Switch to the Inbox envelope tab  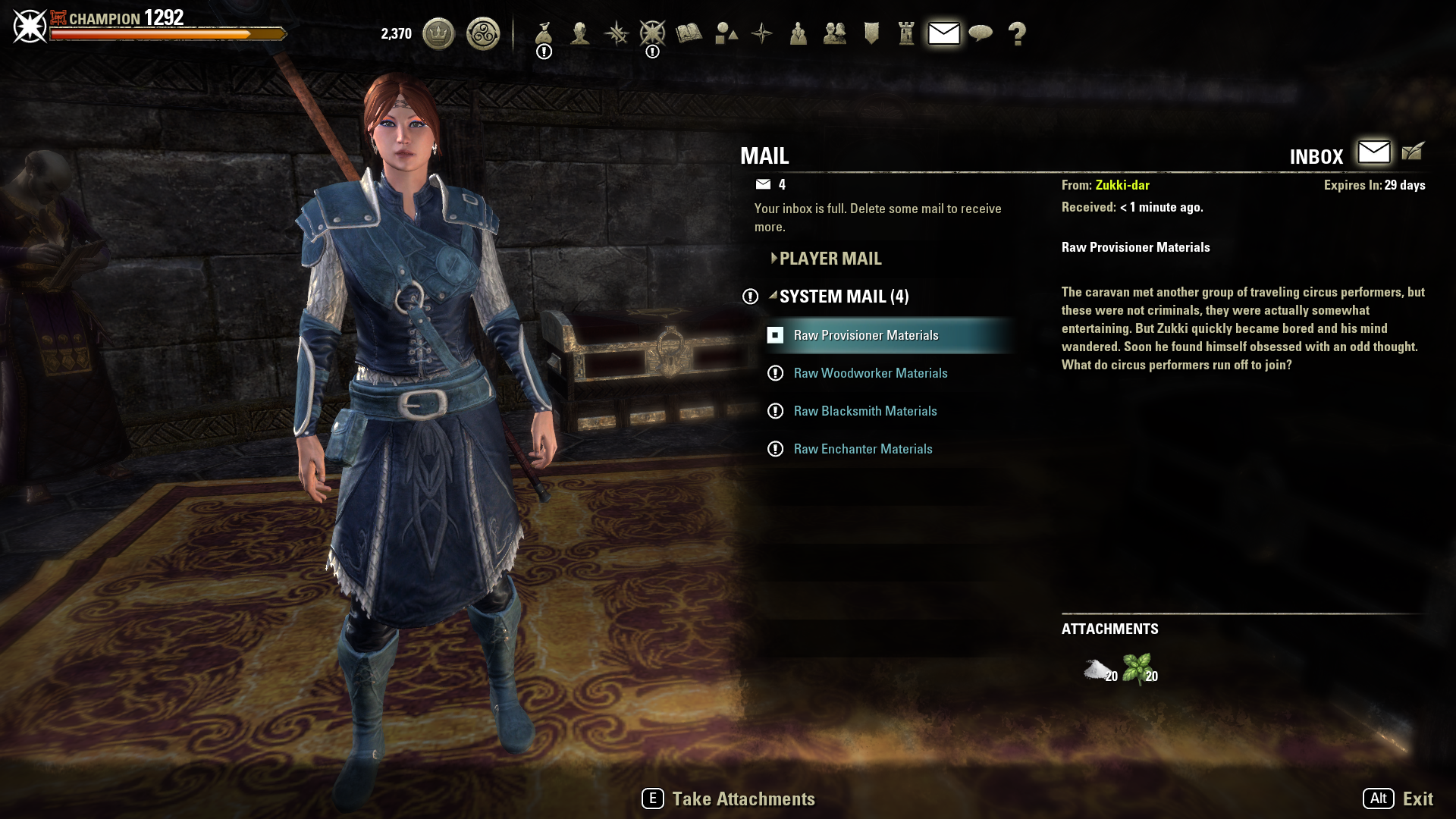[1373, 152]
